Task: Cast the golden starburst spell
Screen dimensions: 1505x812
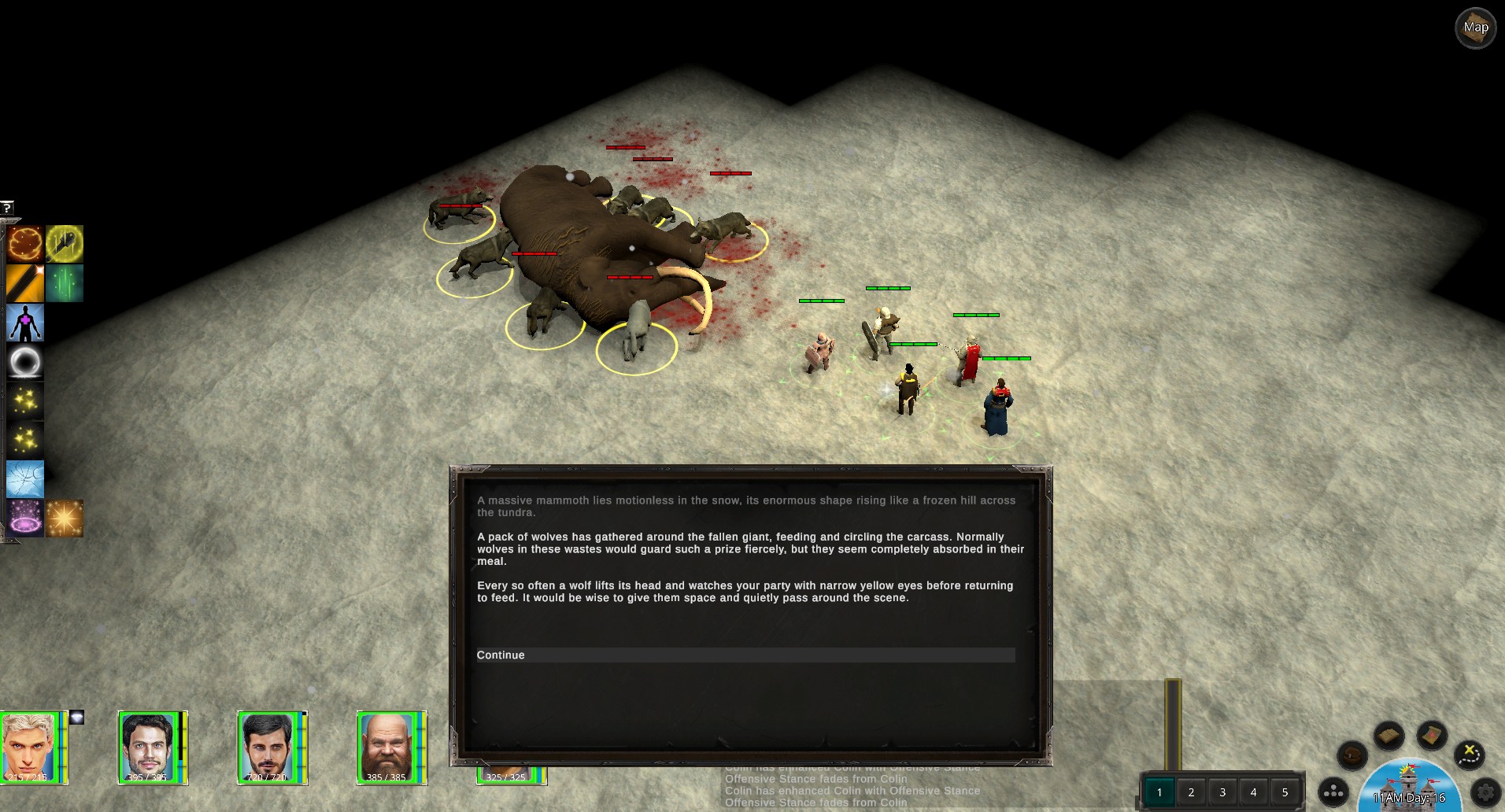Action: (x=65, y=519)
